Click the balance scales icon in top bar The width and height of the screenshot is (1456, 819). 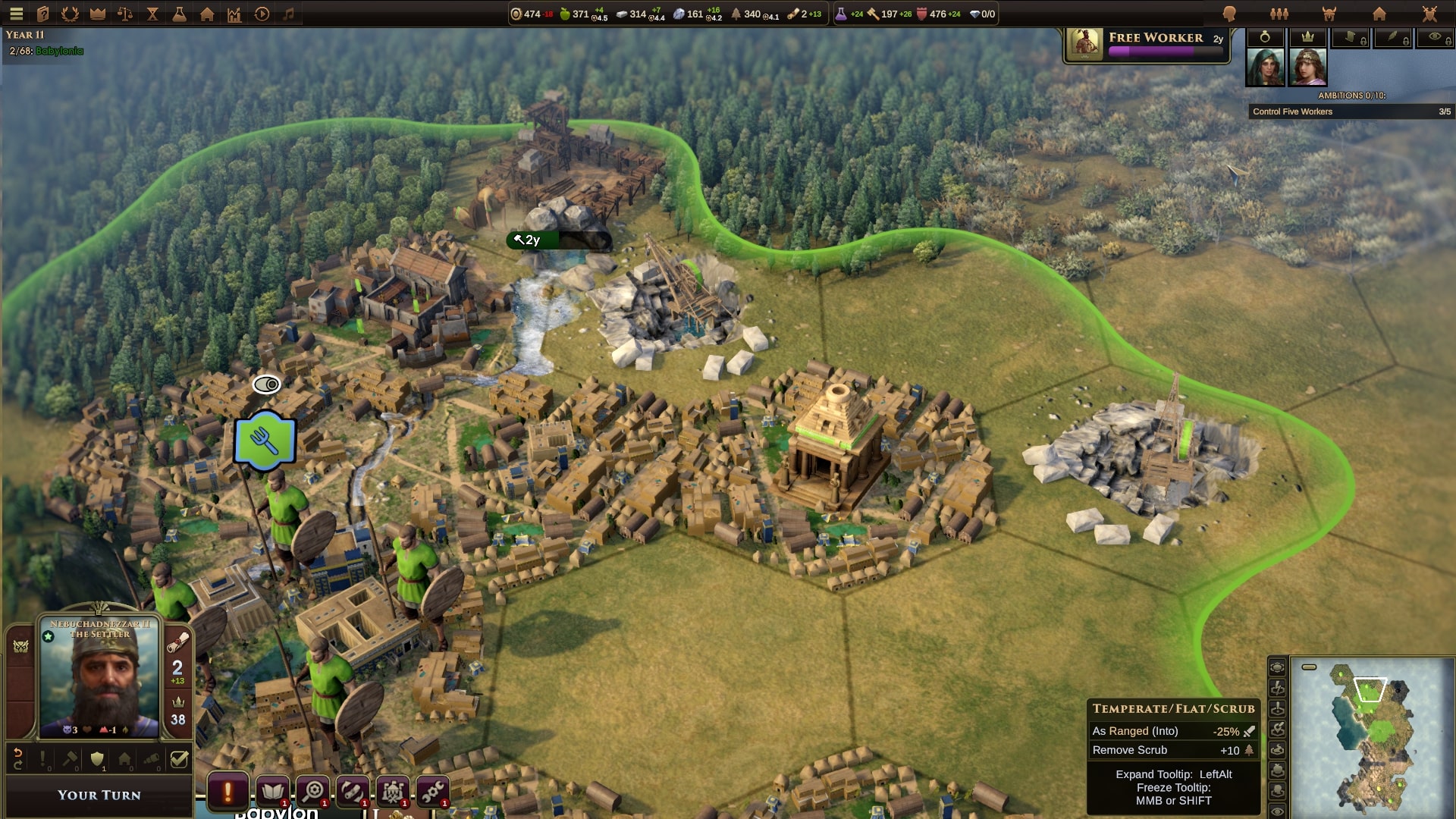click(x=125, y=14)
